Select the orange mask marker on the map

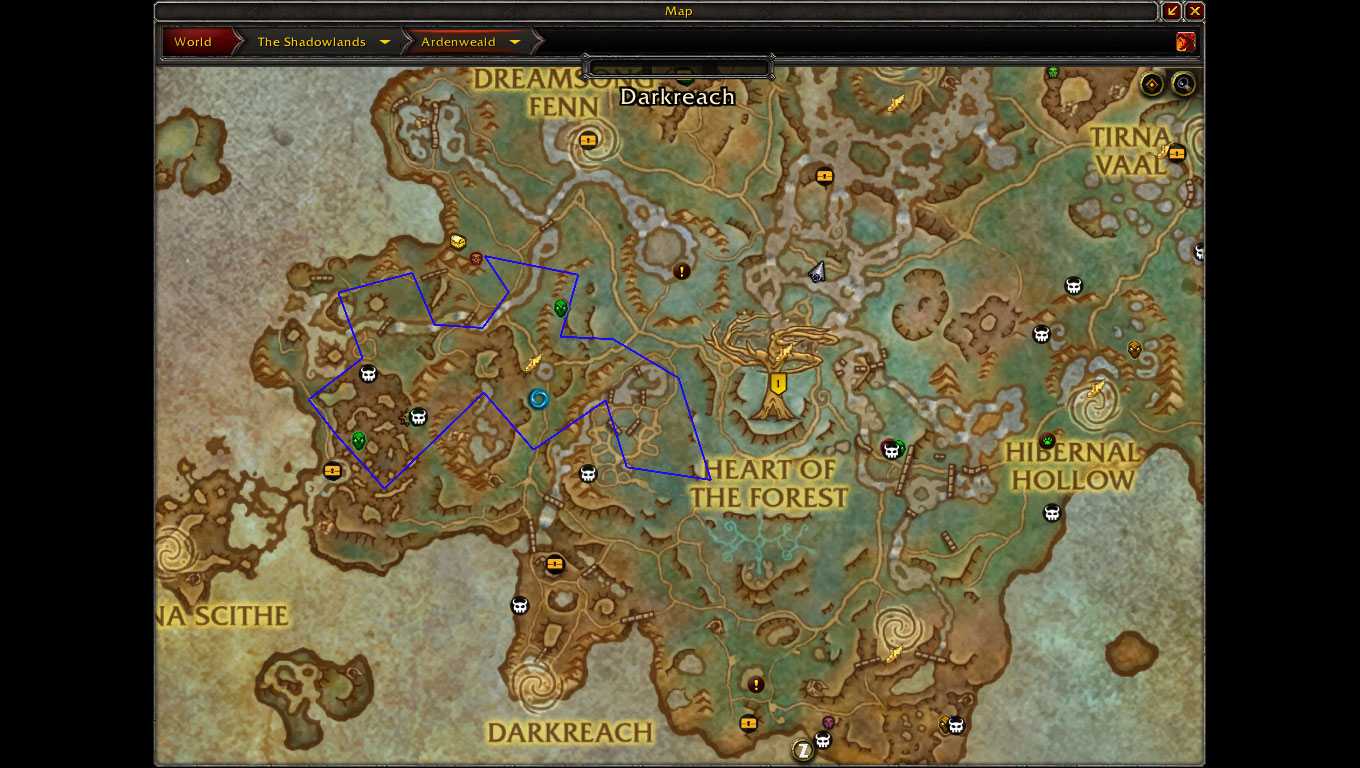pyautogui.click(x=1134, y=349)
